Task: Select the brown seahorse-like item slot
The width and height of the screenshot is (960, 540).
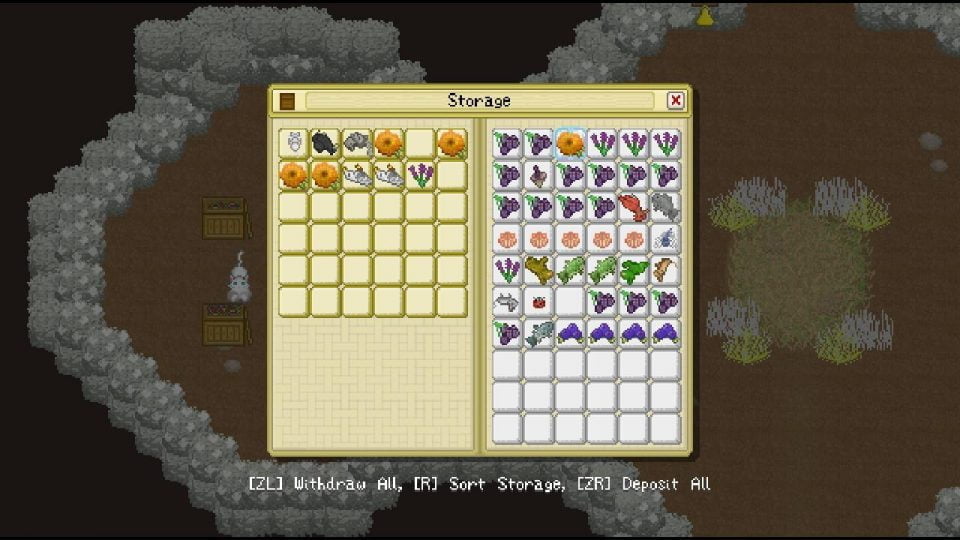Action: point(665,270)
